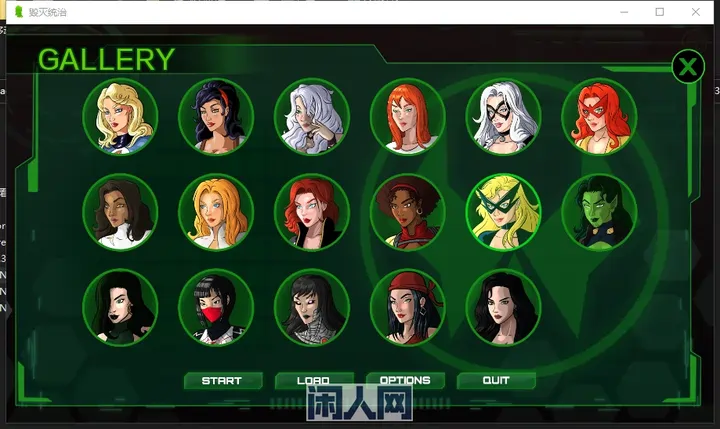Select the woman wearing a red bandana
Screen dimensions: 720x429
point(408,307)
